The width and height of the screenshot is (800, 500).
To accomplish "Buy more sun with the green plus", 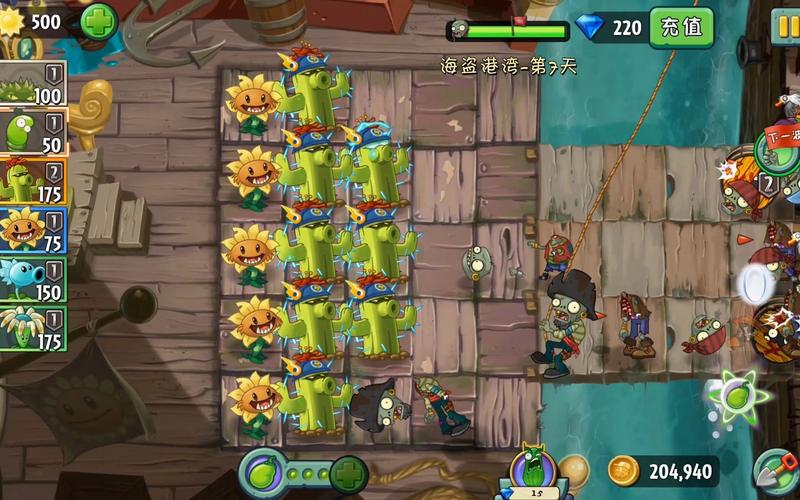I will click(x=98, y=20).
